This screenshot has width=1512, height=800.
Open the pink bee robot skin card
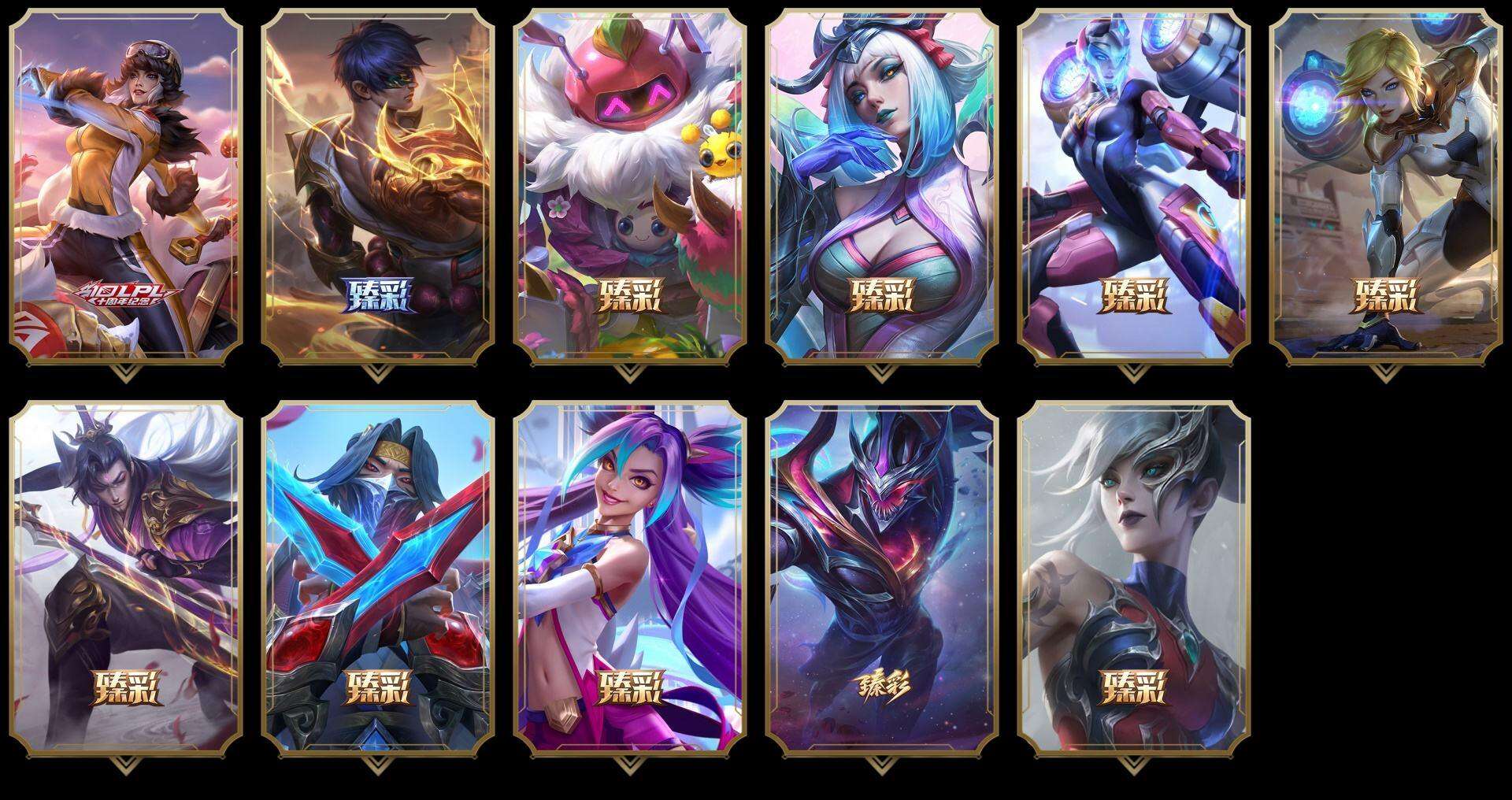tap(629, 186)
